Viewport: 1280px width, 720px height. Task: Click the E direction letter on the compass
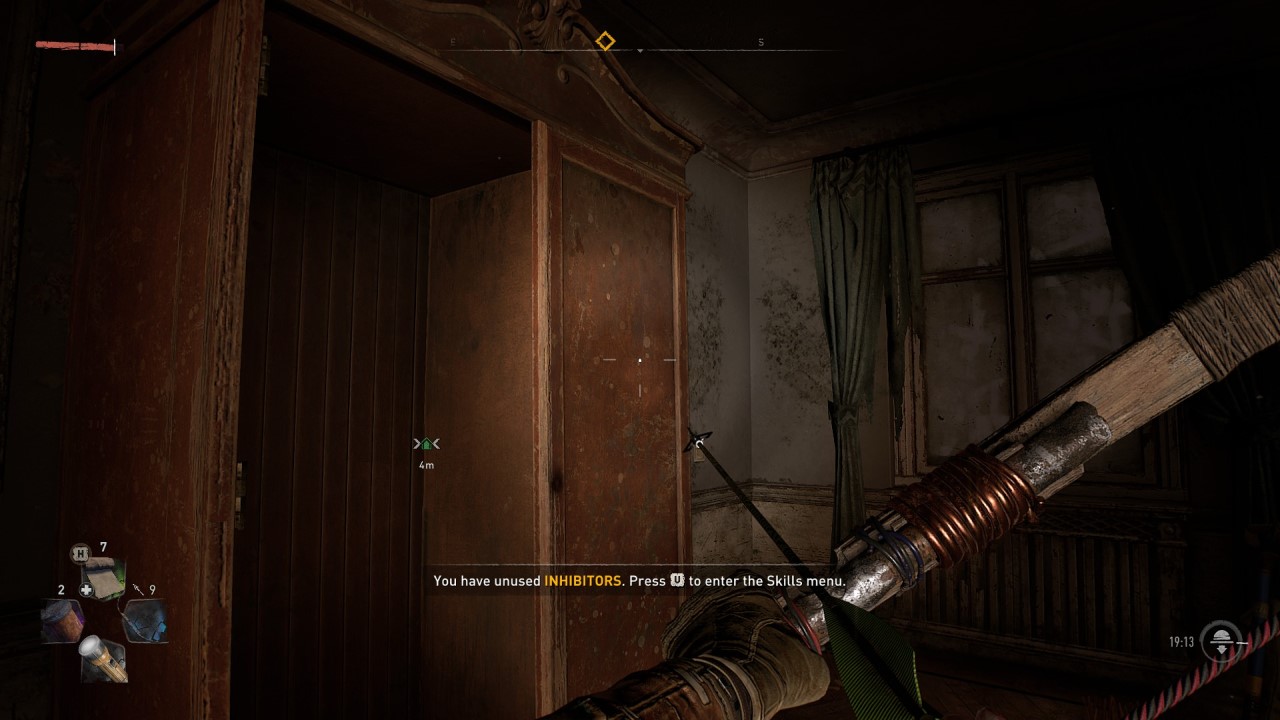click(452, 40)
